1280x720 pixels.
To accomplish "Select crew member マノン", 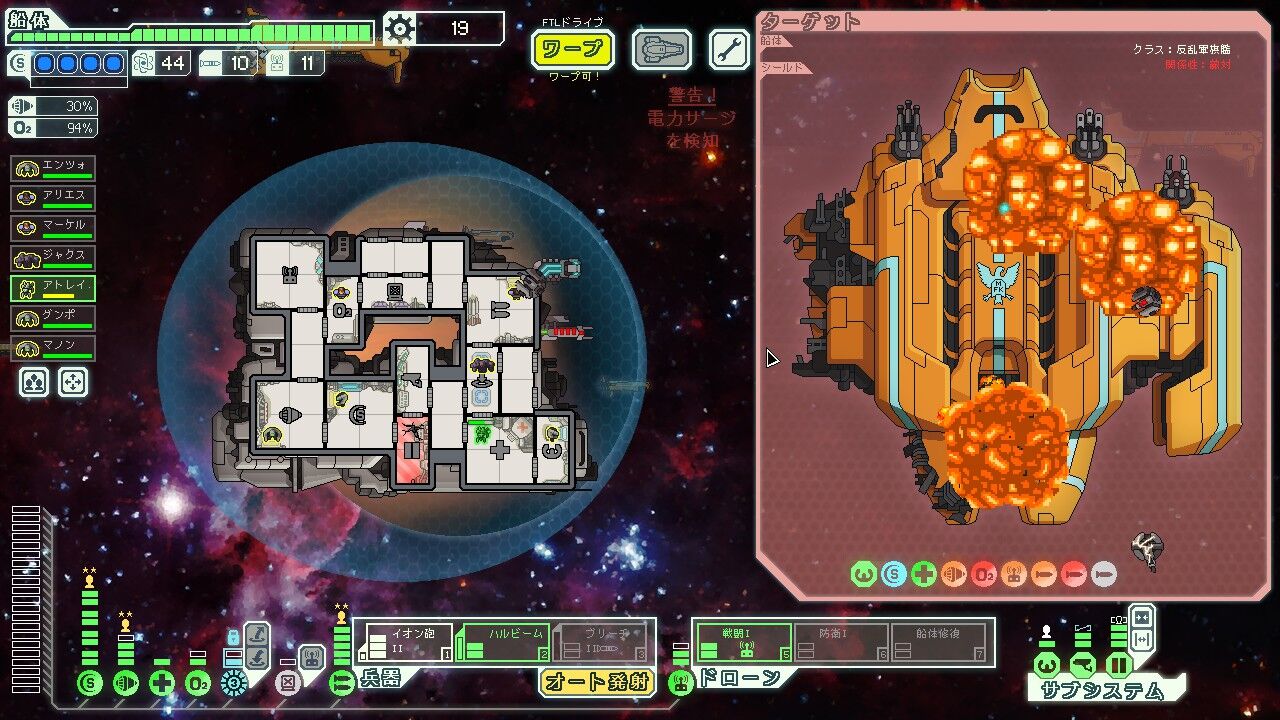I will [x=53, y=348].
